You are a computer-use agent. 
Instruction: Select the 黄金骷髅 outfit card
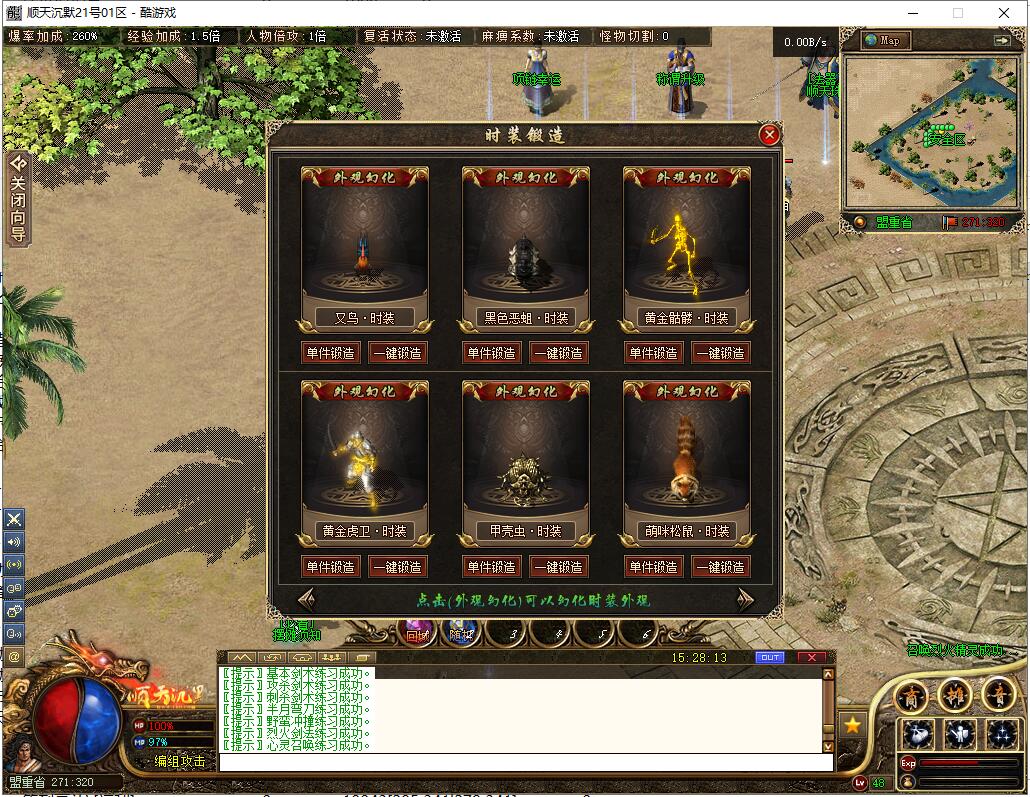[x=686, y=250]
